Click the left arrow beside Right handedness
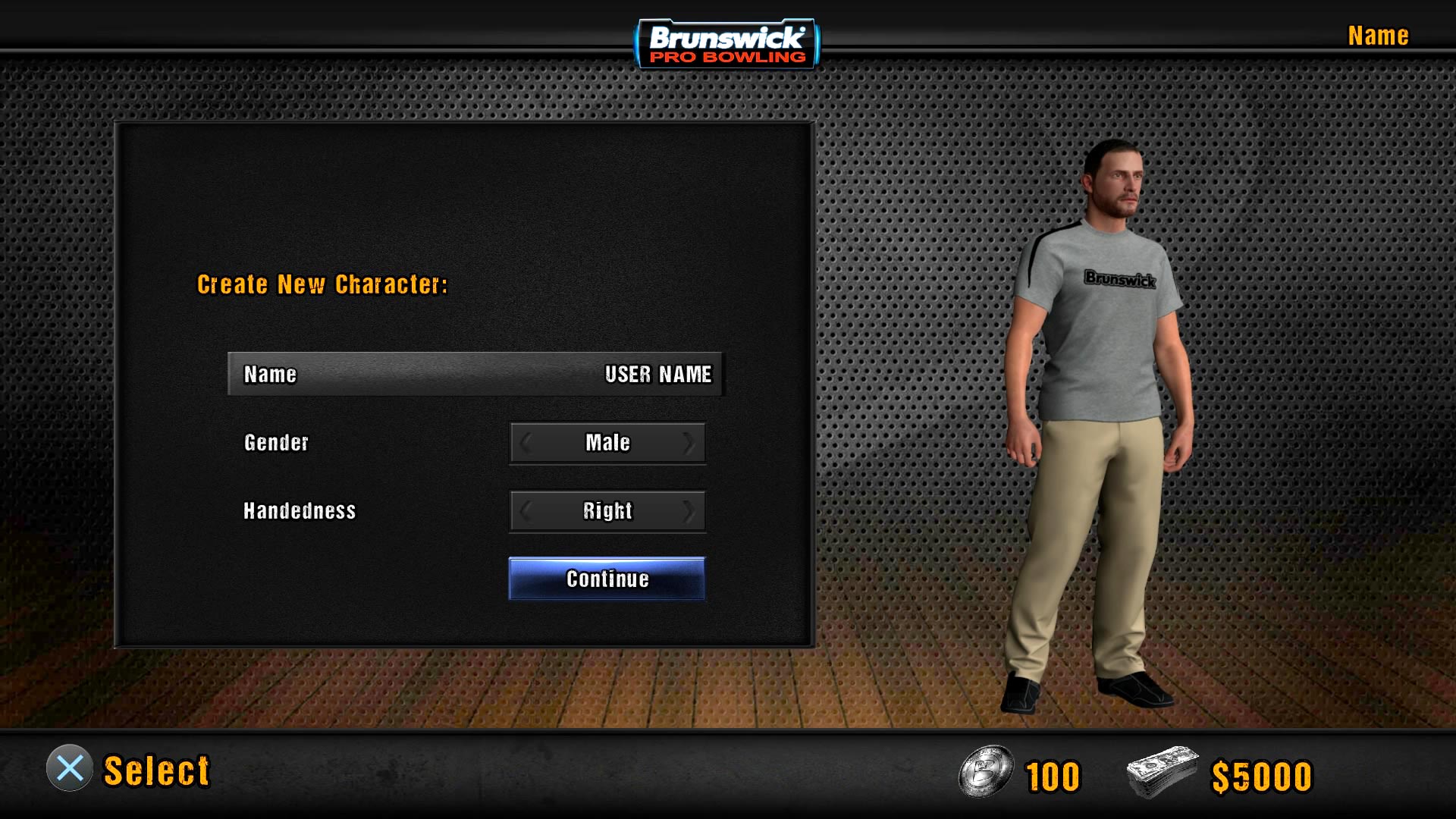Viewport: 1456px width, 819px height. point(525,511)
